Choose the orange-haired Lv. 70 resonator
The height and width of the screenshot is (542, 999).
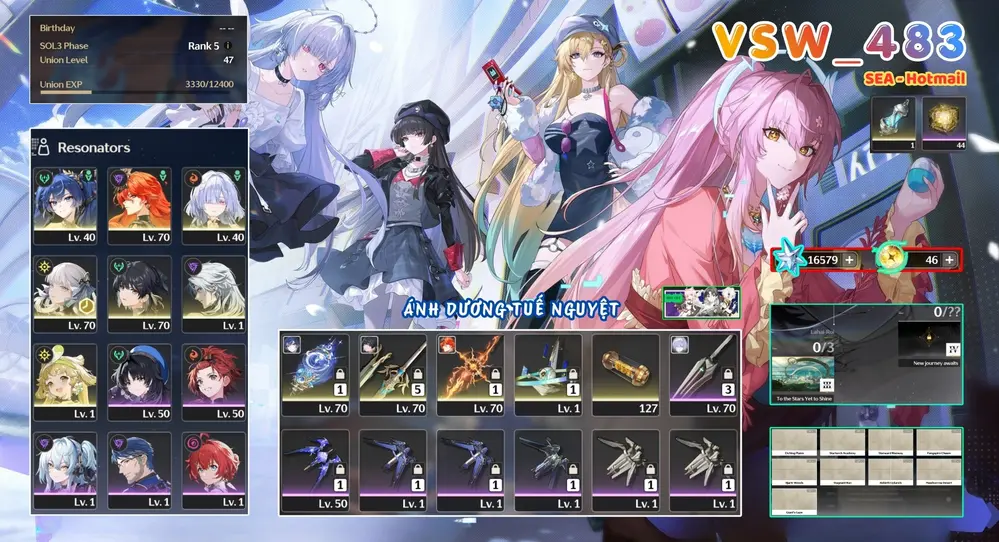pos(140,205)
